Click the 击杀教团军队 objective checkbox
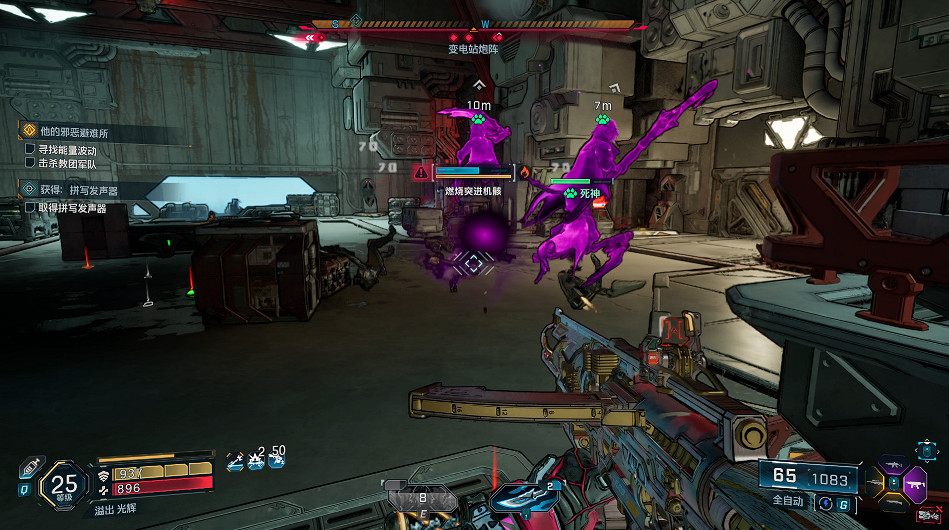This screenshot has width=949, height=530. click(x=31, y=162)
